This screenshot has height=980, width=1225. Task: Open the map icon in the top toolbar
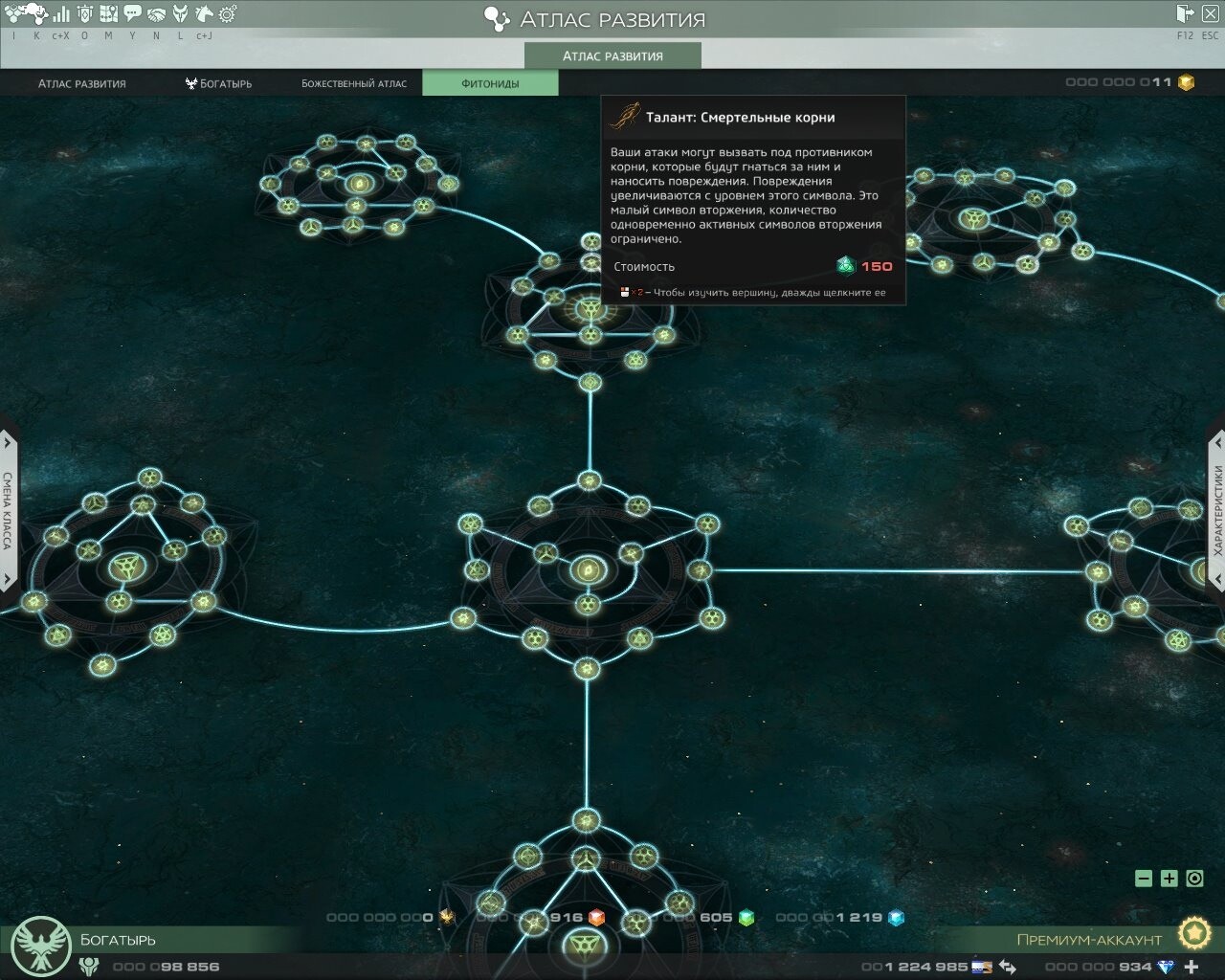(x=109, y=14)
